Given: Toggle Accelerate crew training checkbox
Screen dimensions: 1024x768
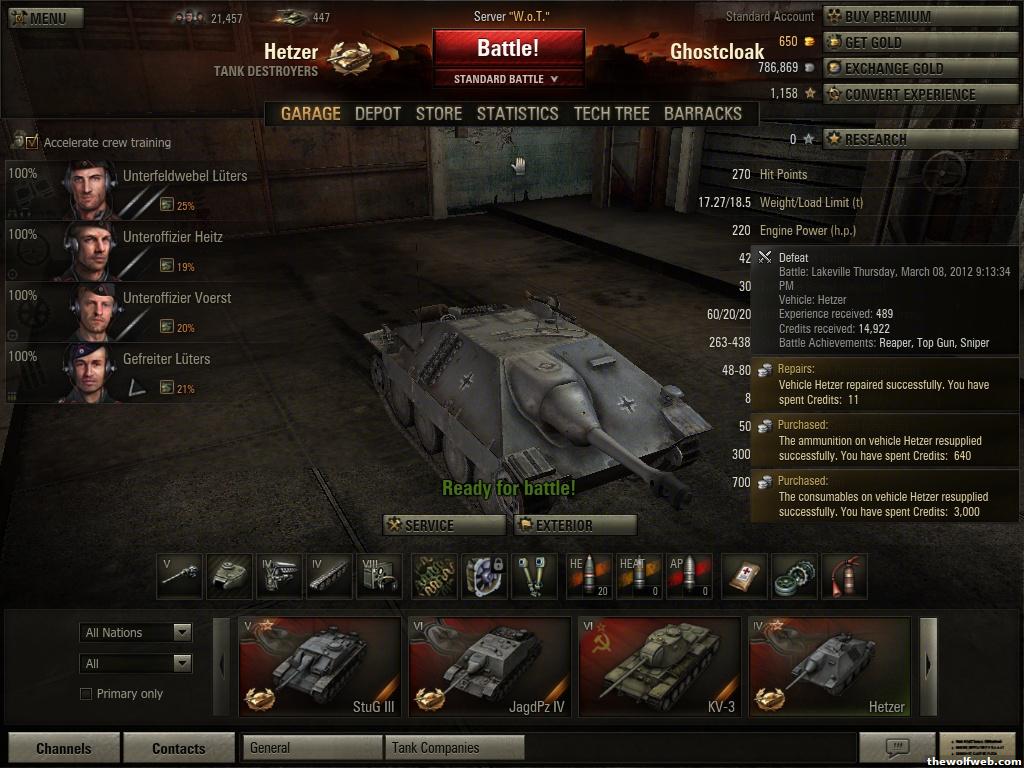Looking at the screenshot, I should click(32, 142).
